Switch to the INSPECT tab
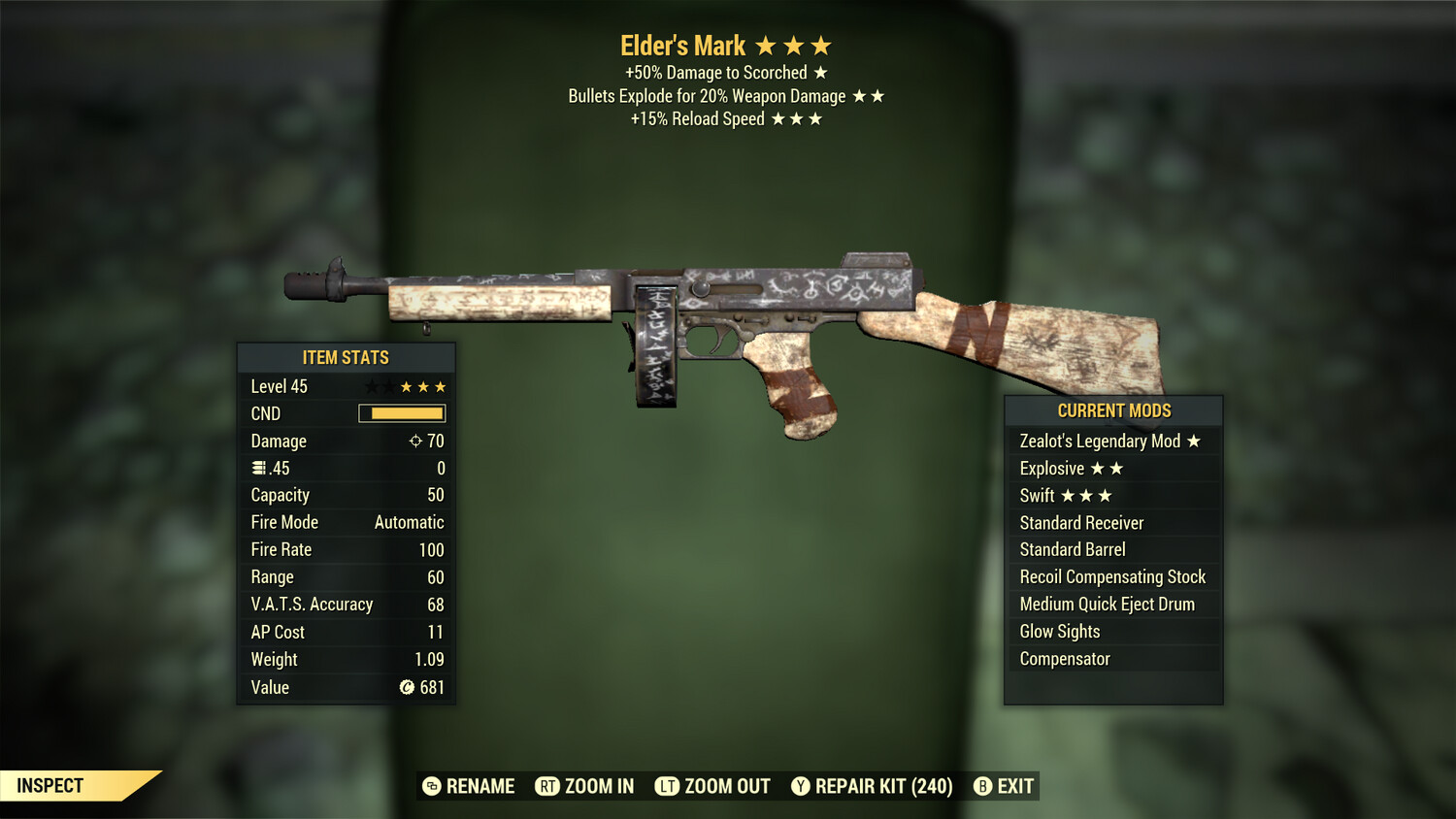The image size is (1456, 819). point(50,786)
